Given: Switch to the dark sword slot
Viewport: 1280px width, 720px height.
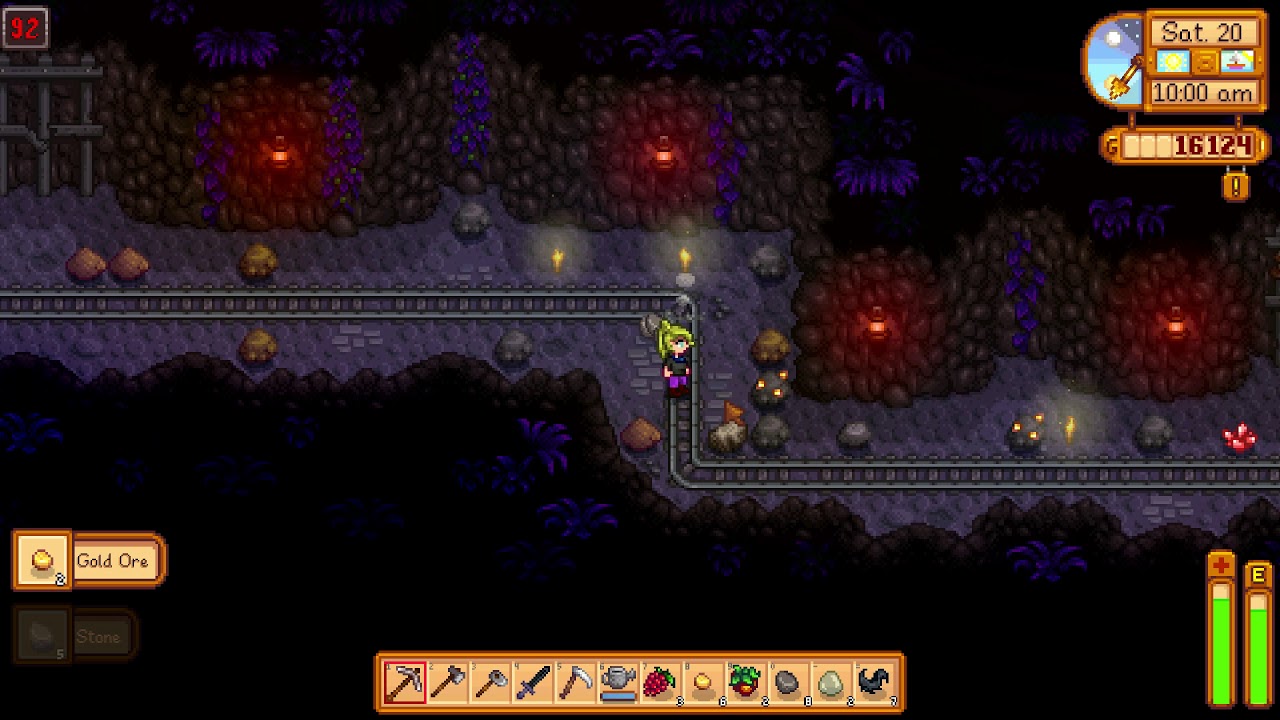Looking at the screenshot, I should (533, 683).
